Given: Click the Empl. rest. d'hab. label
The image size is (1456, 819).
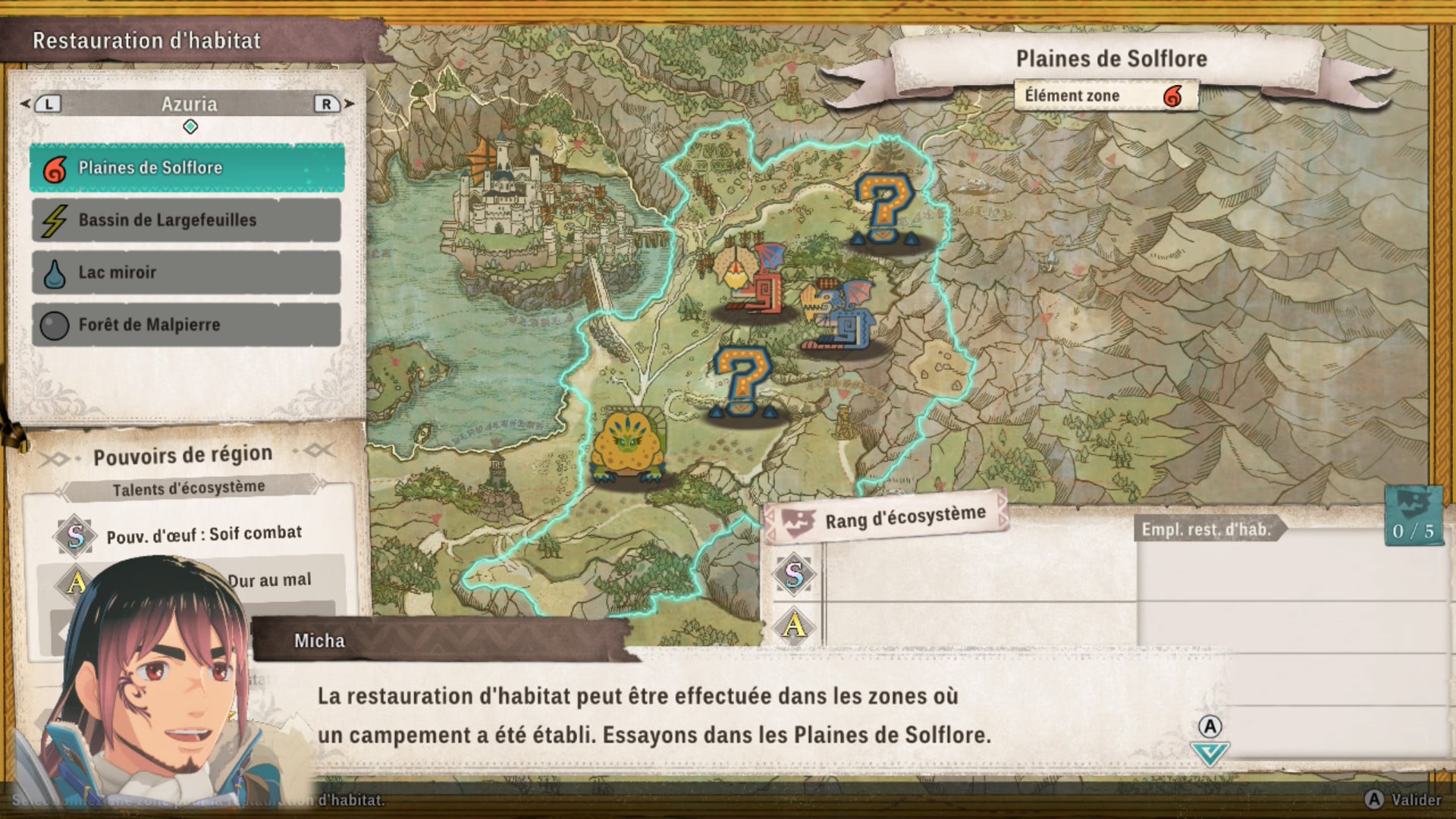Looking at the screenshot, I should point(1207,529).
